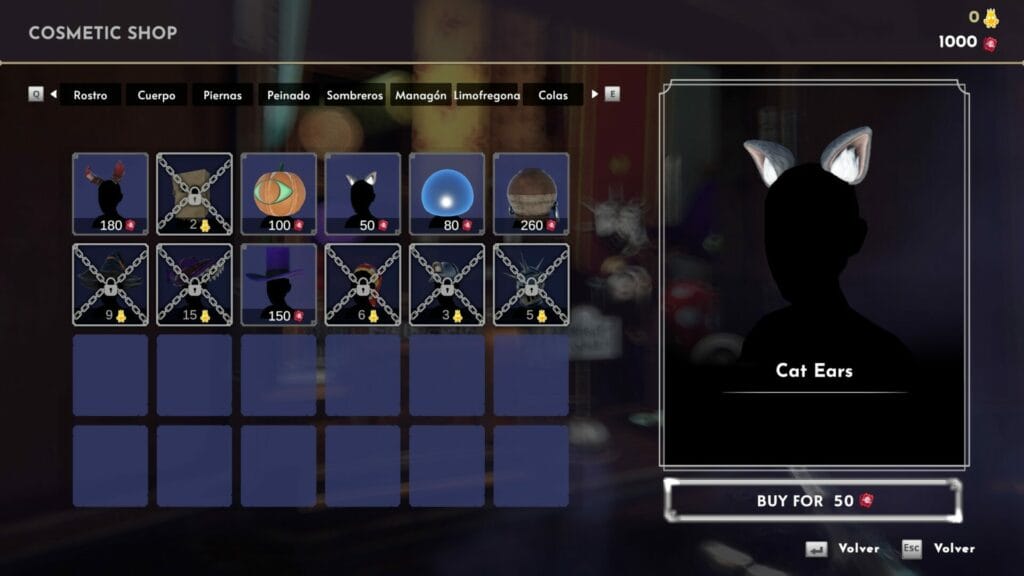Select the locked hat costing 15 tokens

pyautogui.click(x=194, y=284)
